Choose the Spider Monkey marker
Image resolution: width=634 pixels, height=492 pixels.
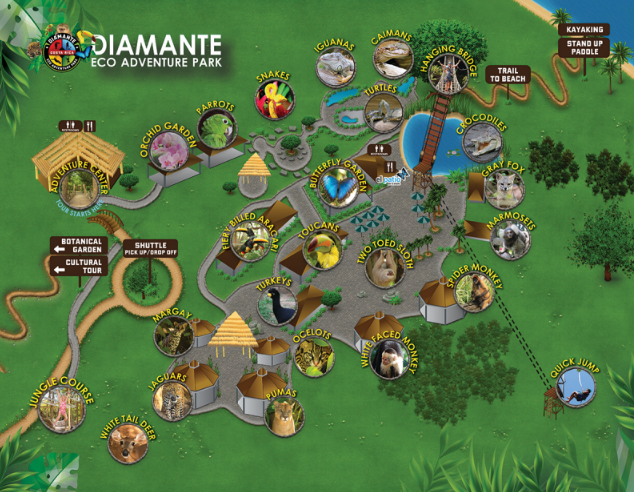474,294
